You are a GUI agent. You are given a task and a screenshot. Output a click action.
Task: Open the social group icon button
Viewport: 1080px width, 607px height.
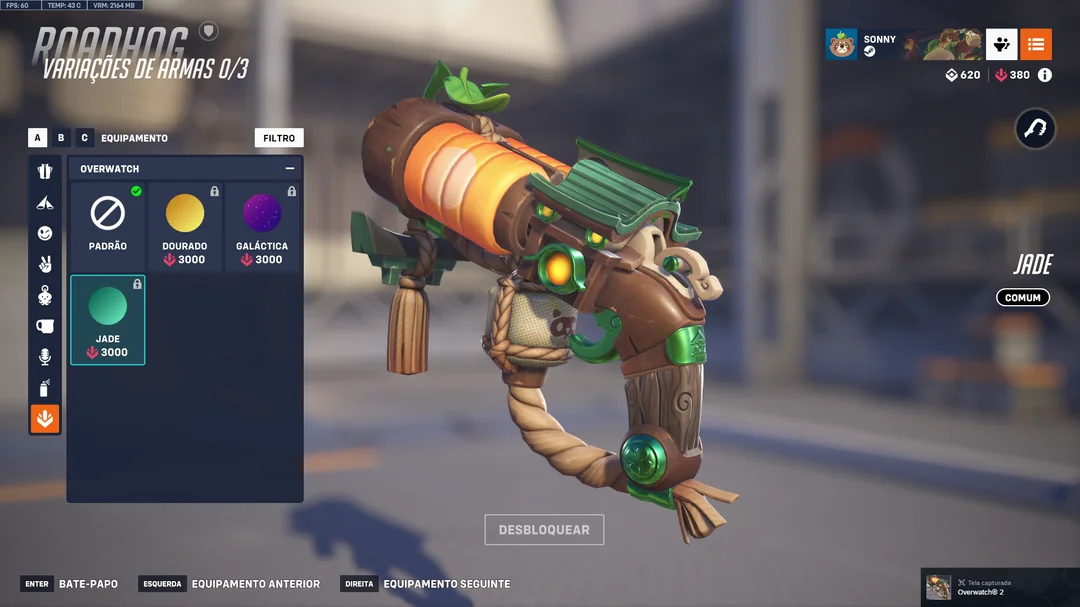pyautogui.click(x=1001, y=44)
